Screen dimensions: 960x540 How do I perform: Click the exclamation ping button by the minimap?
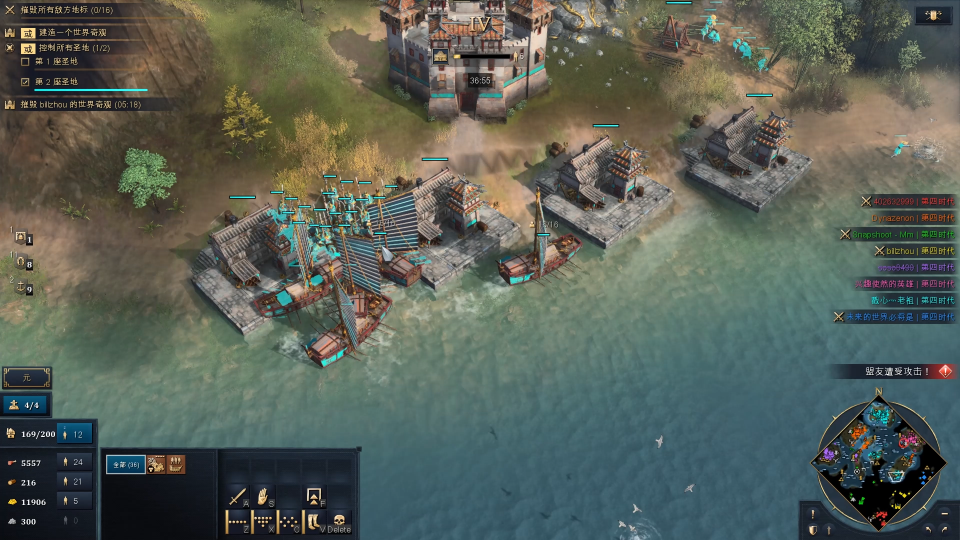812,513
